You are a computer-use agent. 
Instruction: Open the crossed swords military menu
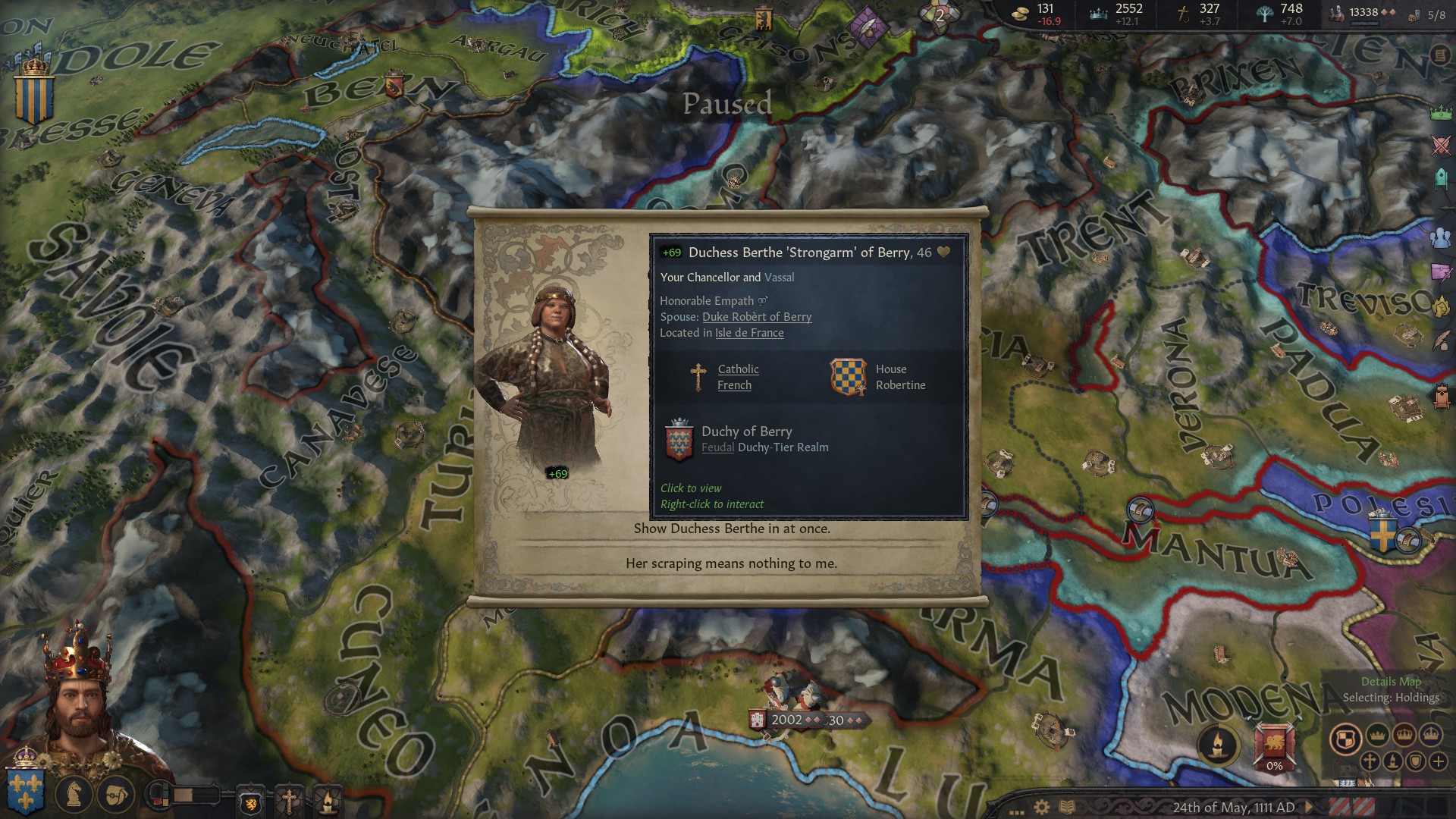(x=1440, y=146)
